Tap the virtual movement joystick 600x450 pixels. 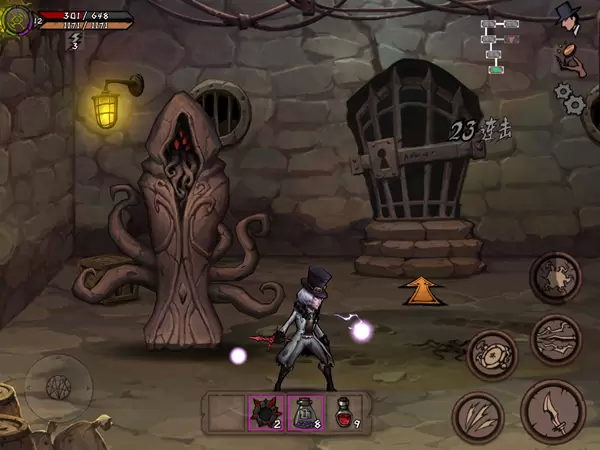pos(58,383)
